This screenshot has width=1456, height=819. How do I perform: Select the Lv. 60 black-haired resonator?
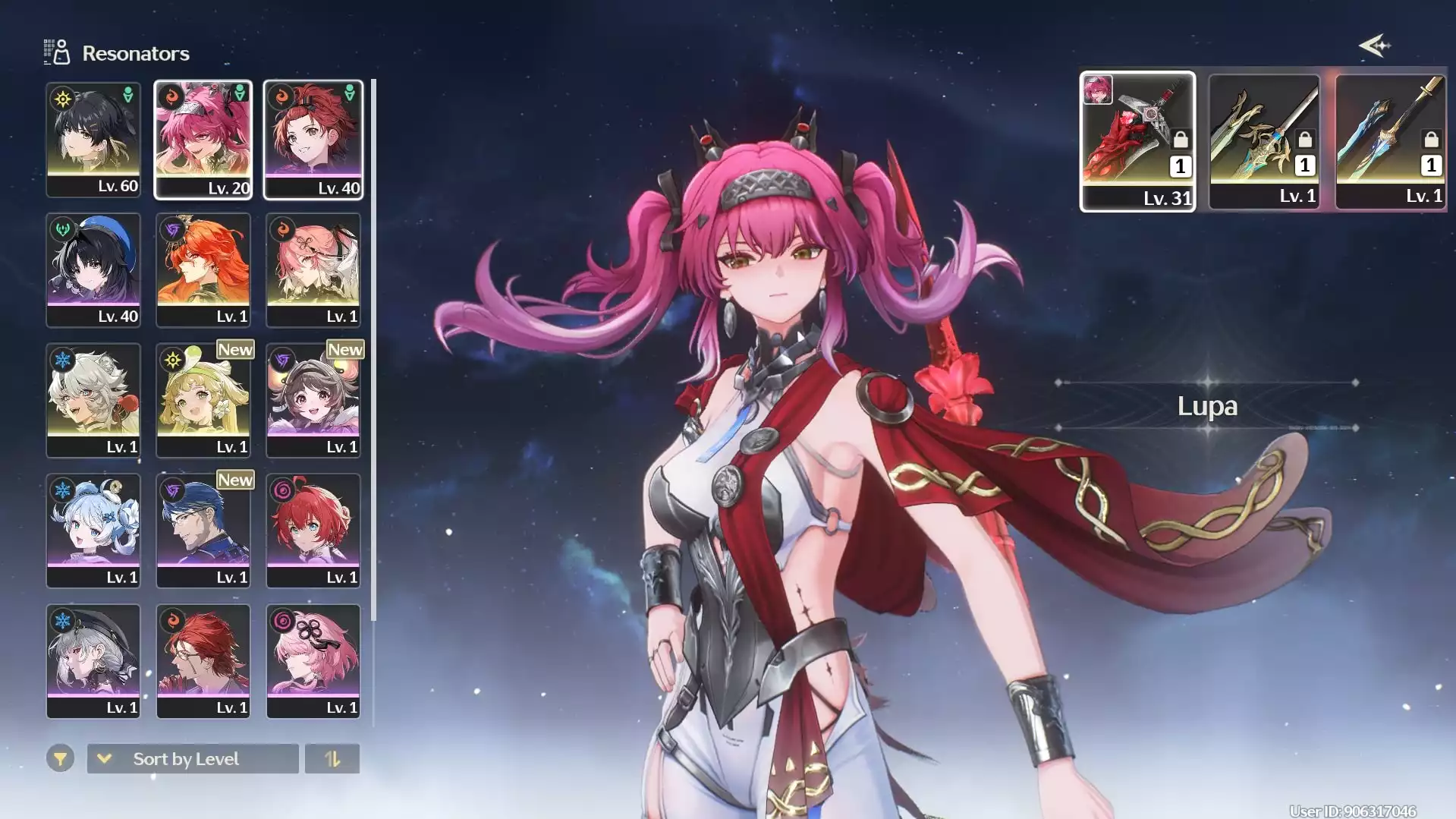[93, 140]
